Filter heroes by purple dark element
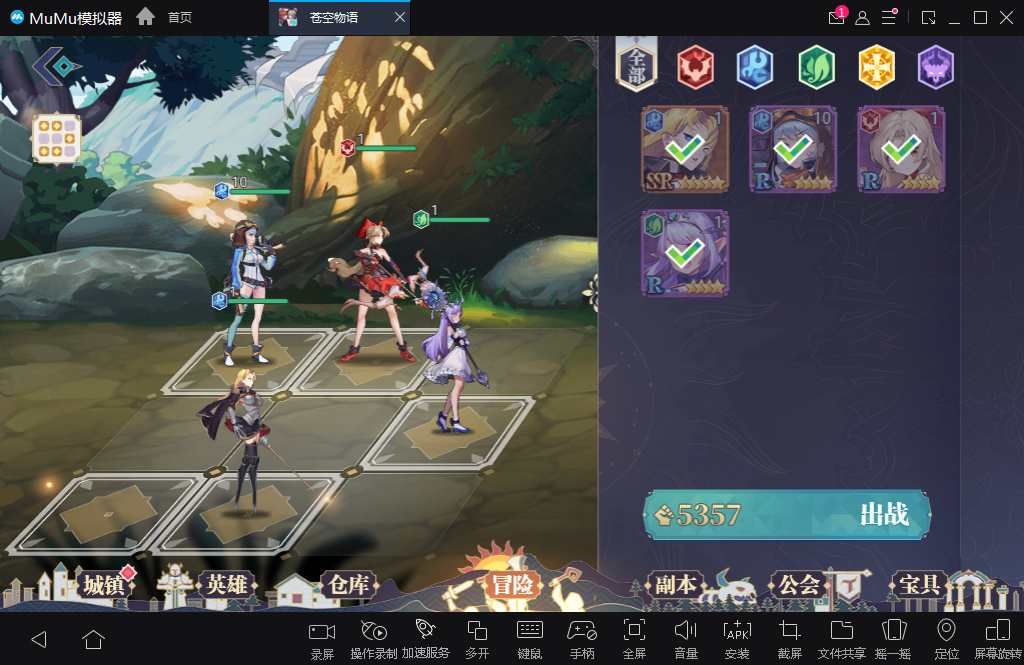 pyautogui.click(x=936, y=67)
